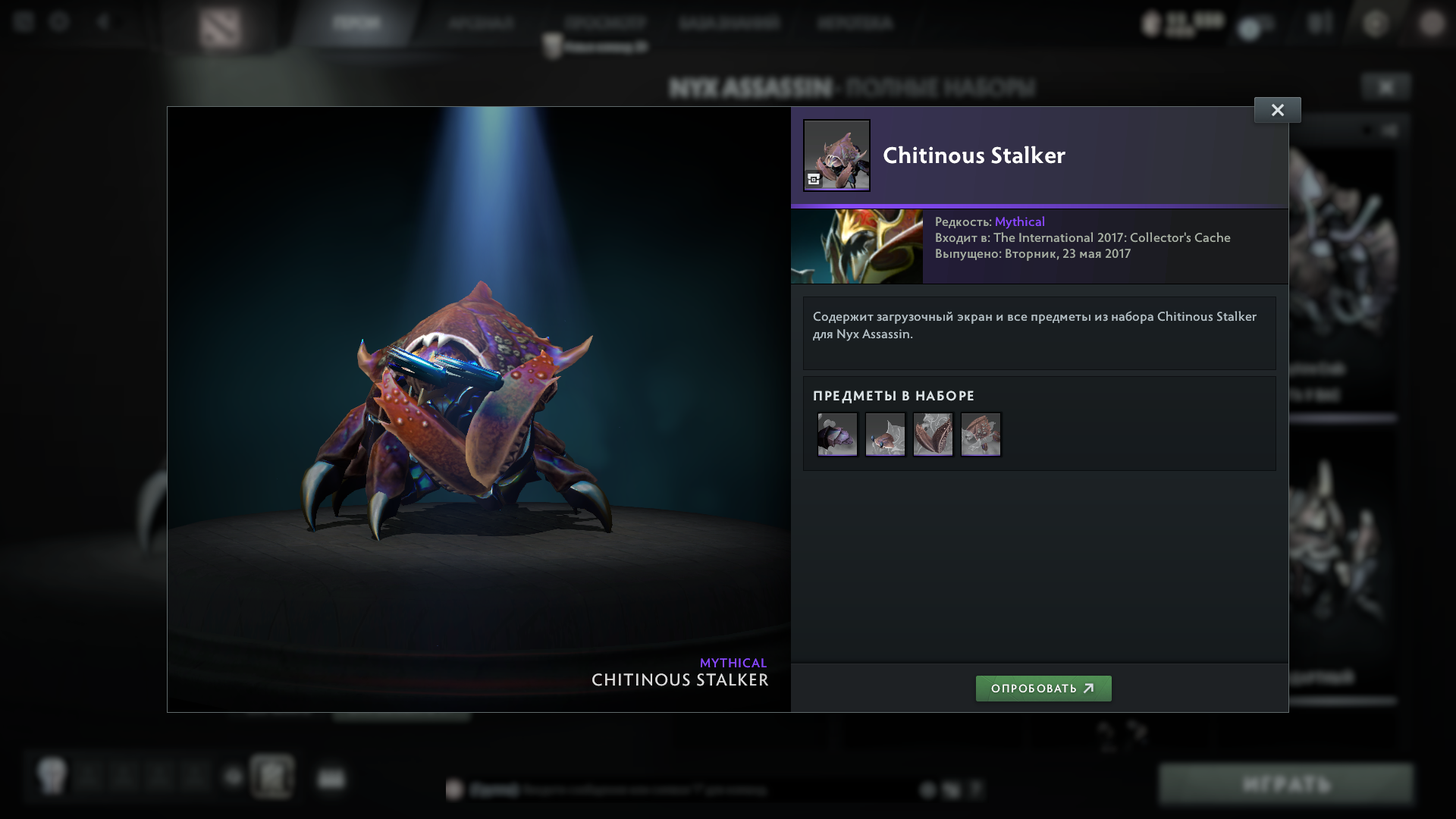Select the fourth set item thumbnail
Image resolution: width=1456 pixels, height=819 pixels.
981,434
